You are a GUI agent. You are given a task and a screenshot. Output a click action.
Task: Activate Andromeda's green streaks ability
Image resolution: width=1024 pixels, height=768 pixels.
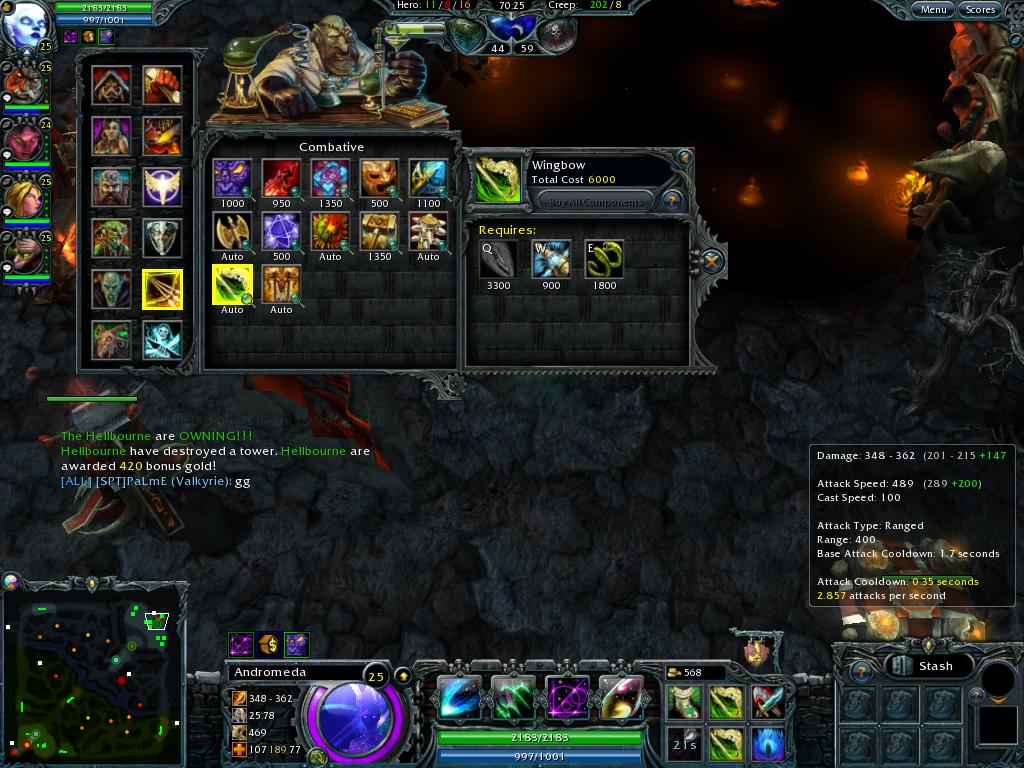point(513,698)
